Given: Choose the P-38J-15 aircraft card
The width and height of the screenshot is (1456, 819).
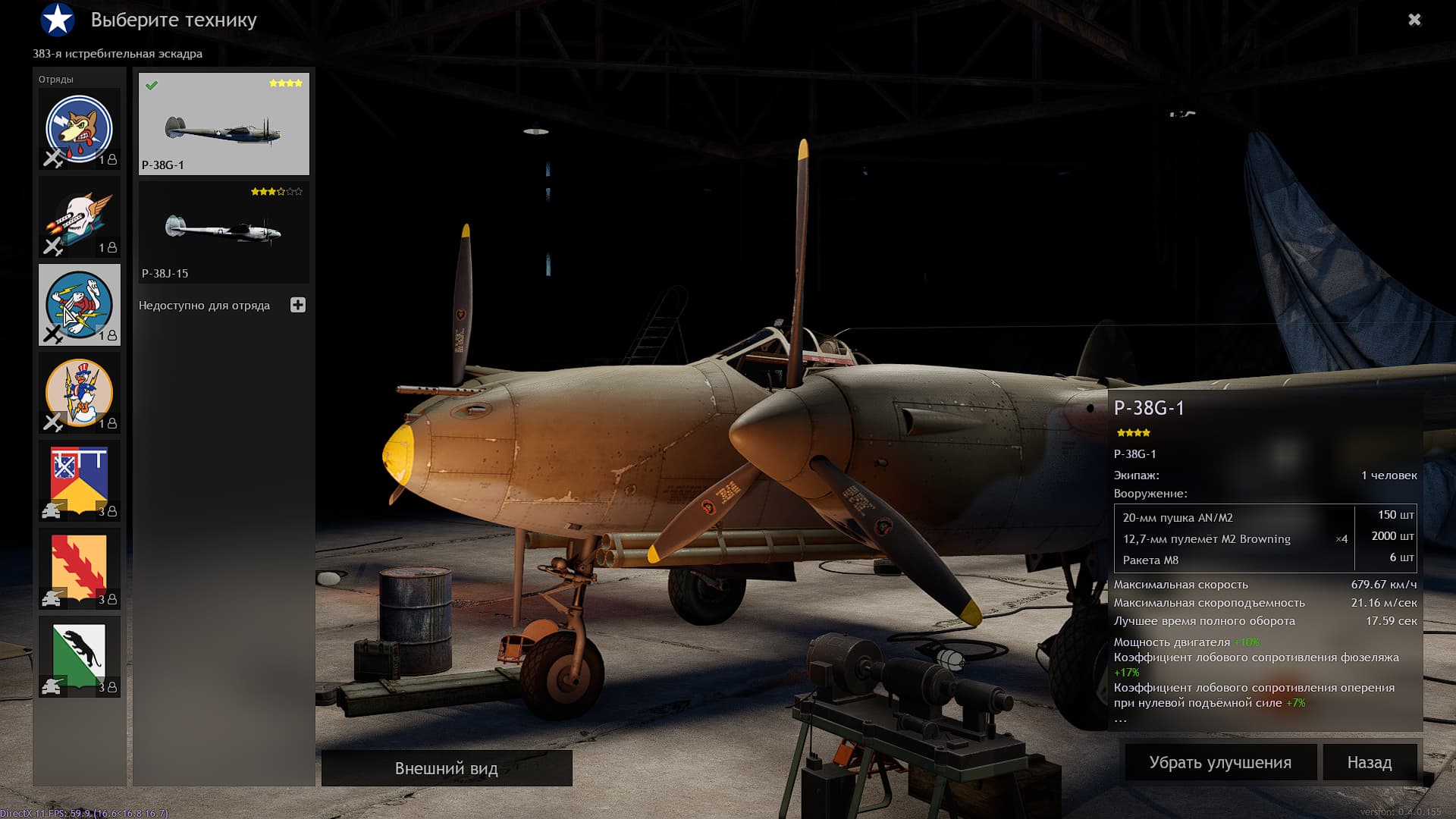Looking at the screenshot, I should [224, 232].
